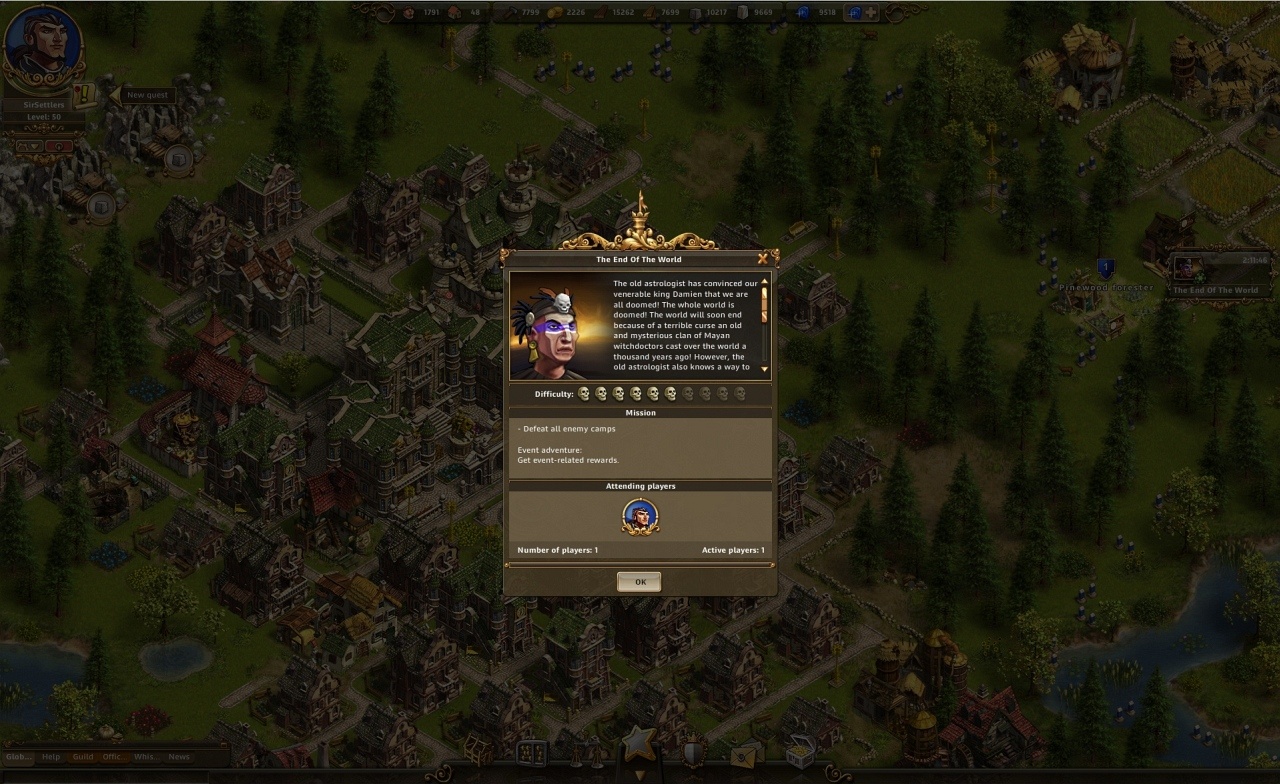The image size is (1280, 784).
Task: Open the new quest scroll icon
Action: (84, 95)
